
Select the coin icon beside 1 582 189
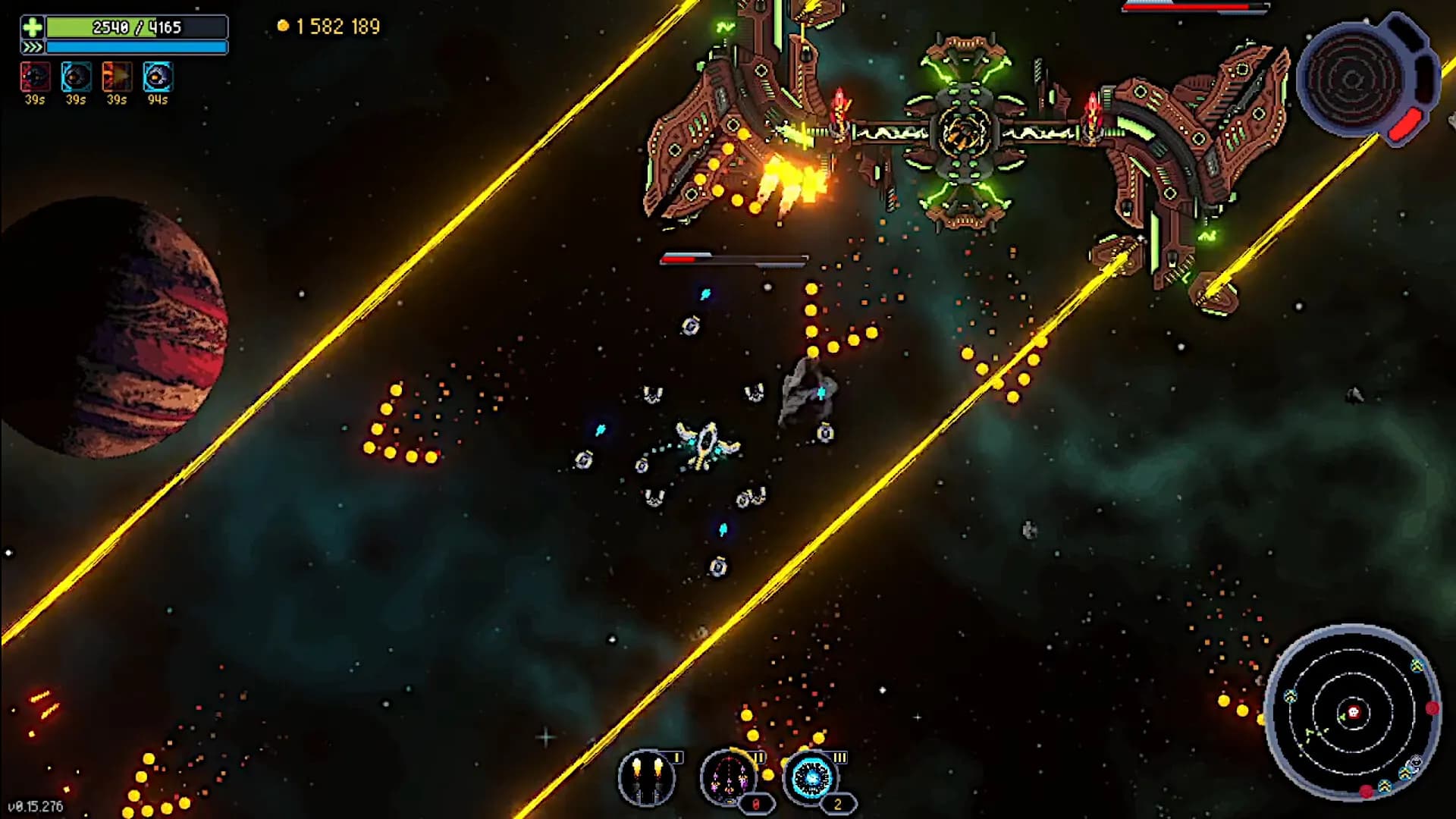283,25
